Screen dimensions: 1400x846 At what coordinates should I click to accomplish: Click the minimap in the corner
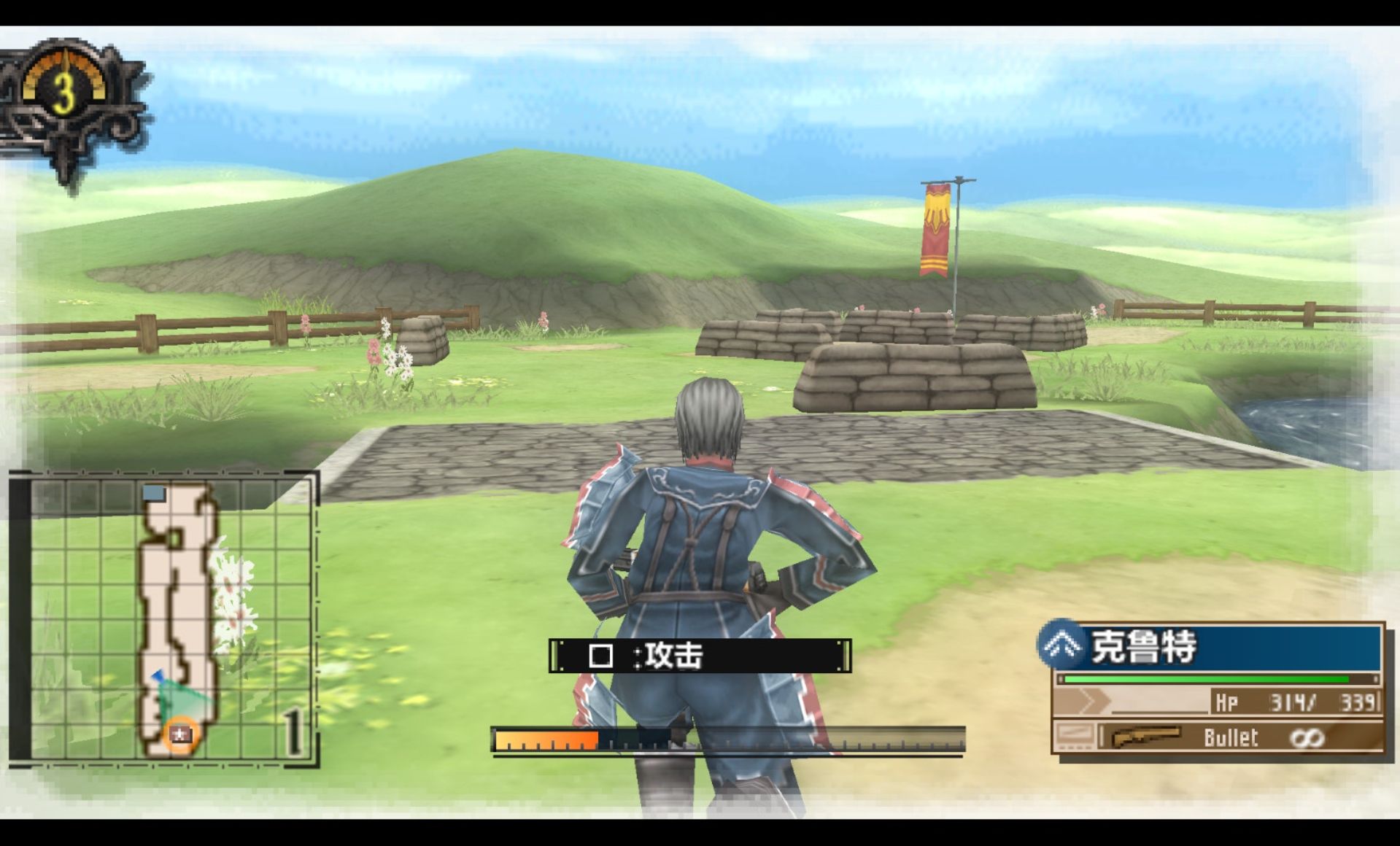click(165, 618)
